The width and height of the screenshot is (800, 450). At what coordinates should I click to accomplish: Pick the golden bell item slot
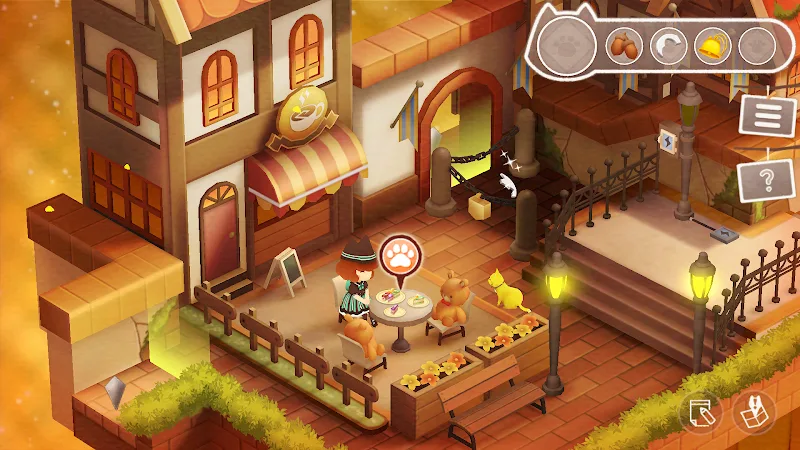[711, 46]
